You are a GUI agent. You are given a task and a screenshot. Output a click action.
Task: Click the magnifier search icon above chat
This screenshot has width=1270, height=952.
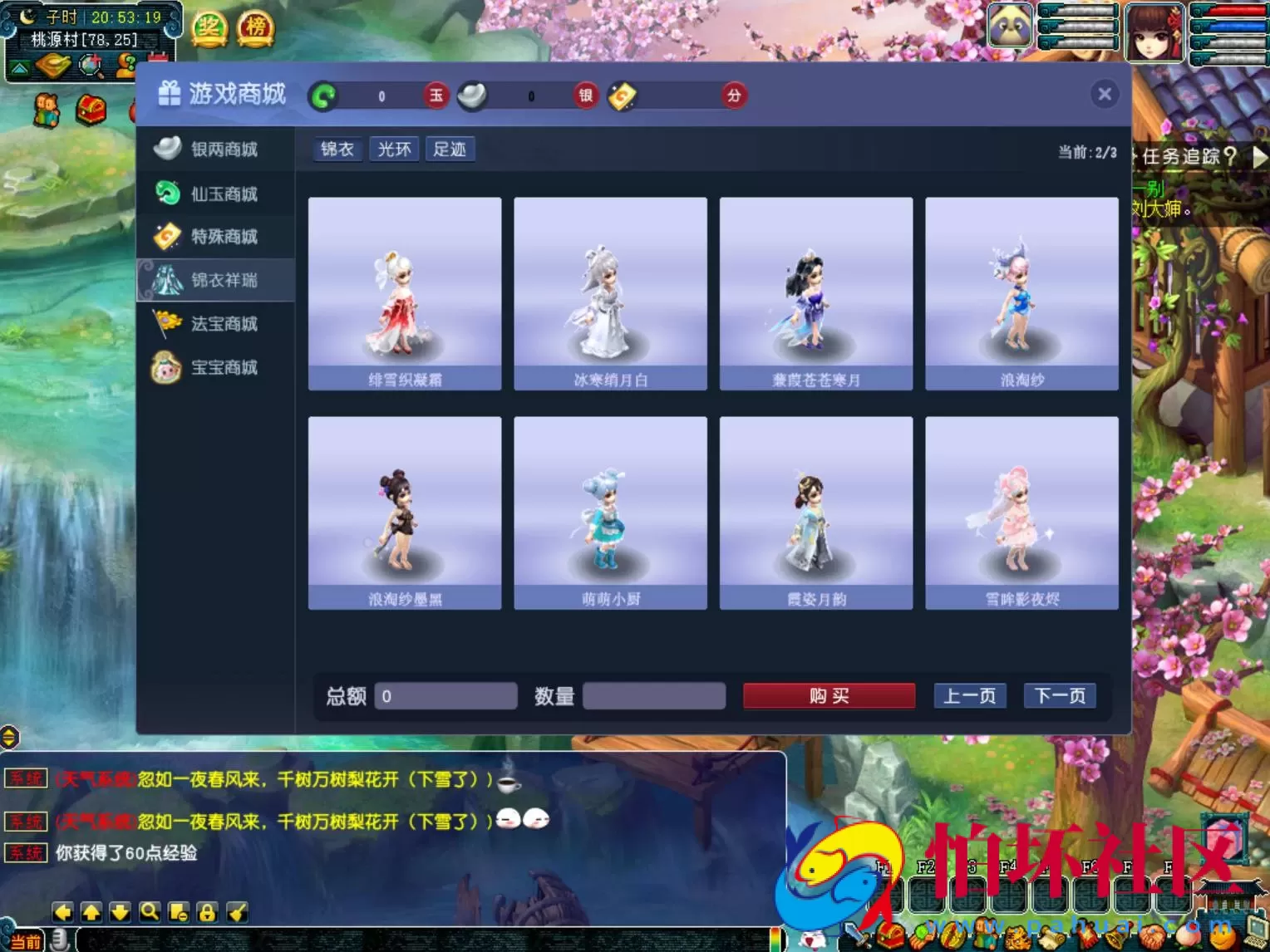point(150,911)
